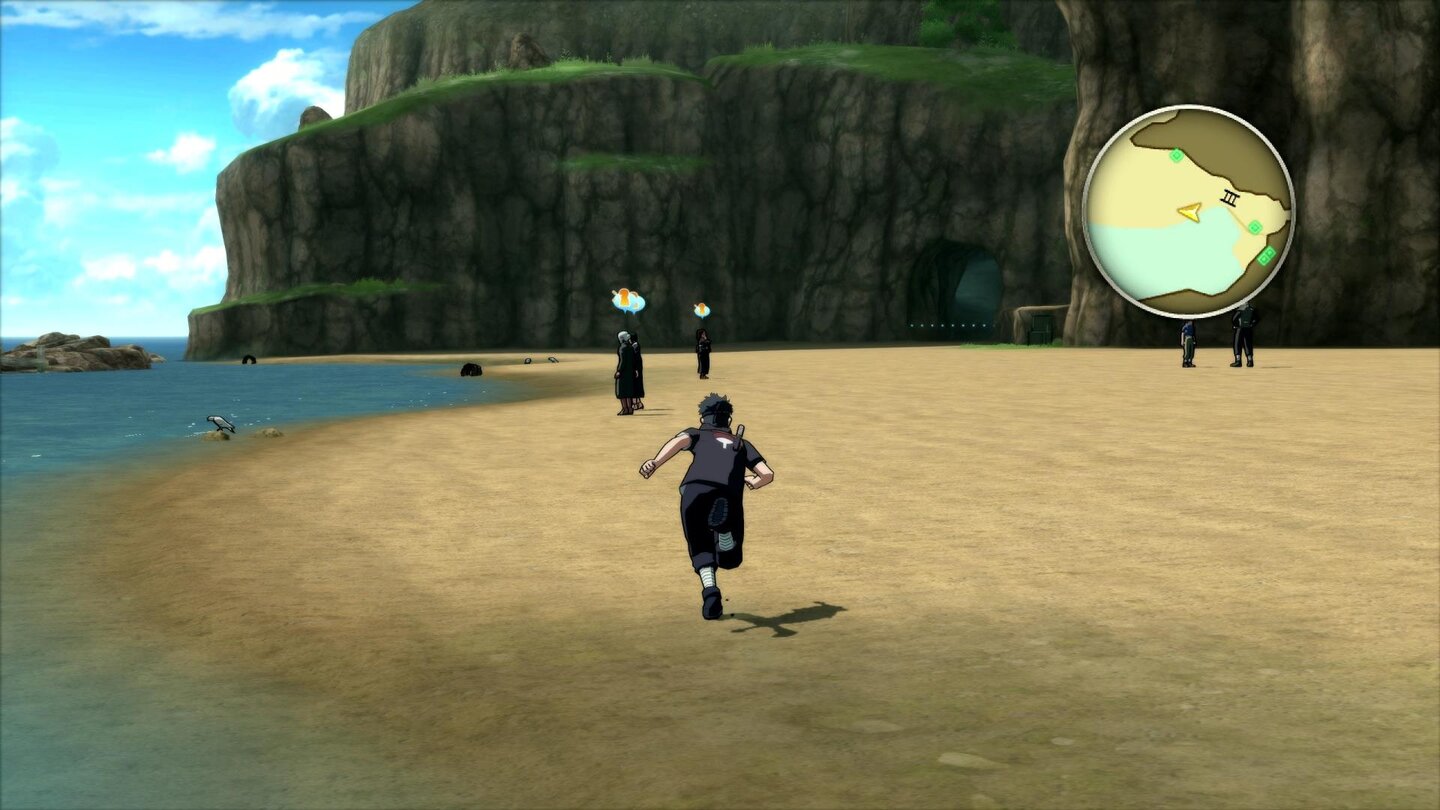The height and width of the screenshot is (810, 1440).
Task: Click the single speech bubble above the lone Akatsuki NPC
Action: tap(701, 309)
